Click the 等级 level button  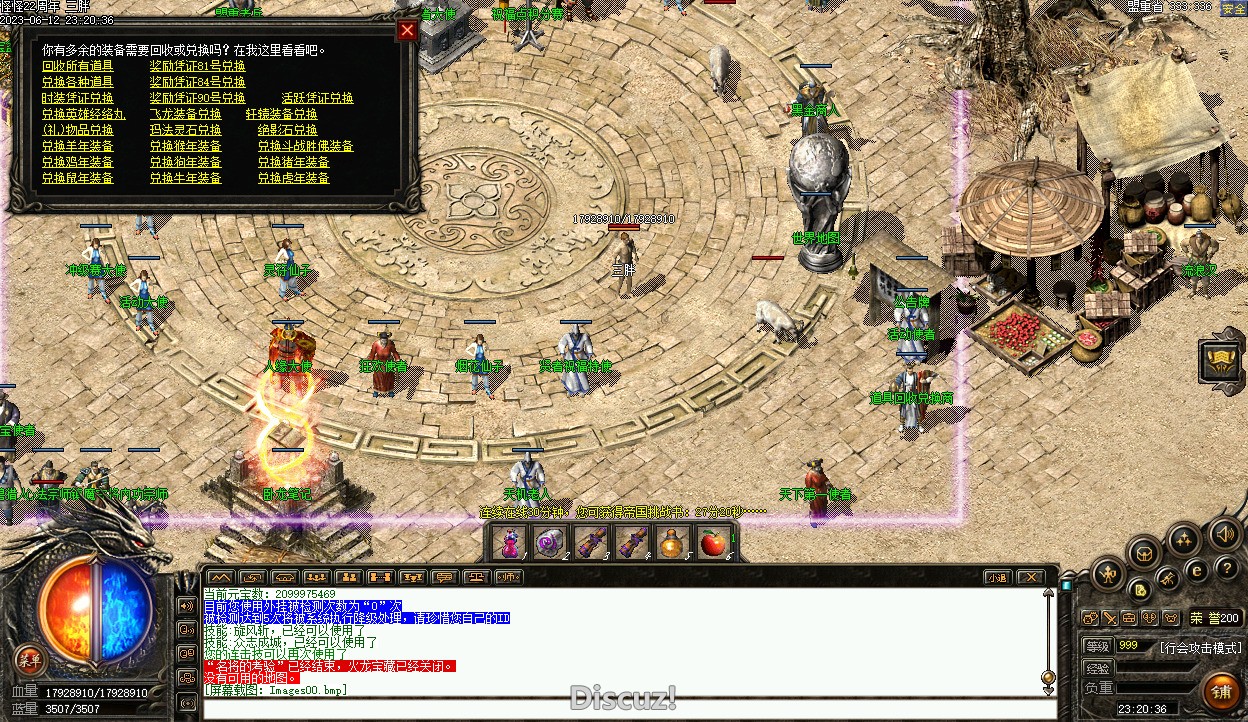(x=1097, y=646)
